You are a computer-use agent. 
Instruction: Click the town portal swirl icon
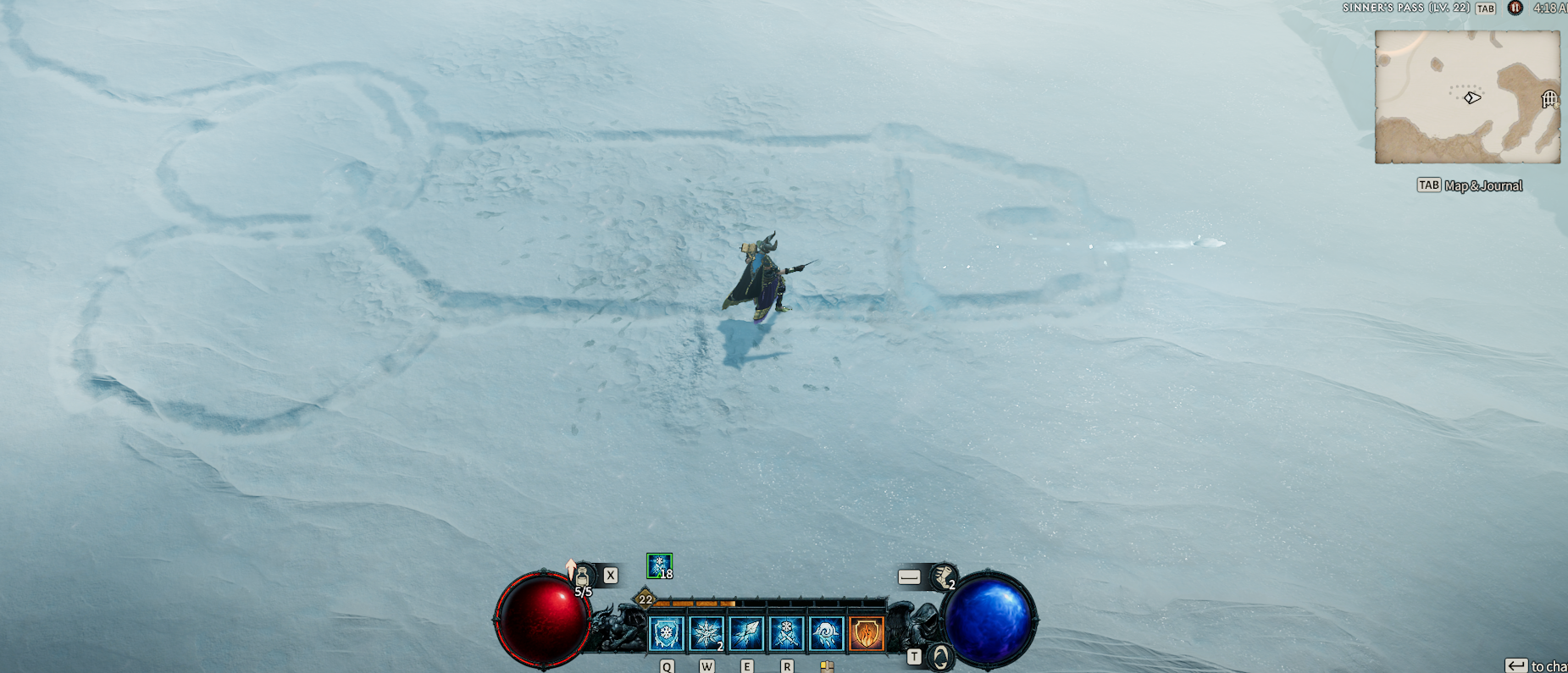[x=940, y=656]
